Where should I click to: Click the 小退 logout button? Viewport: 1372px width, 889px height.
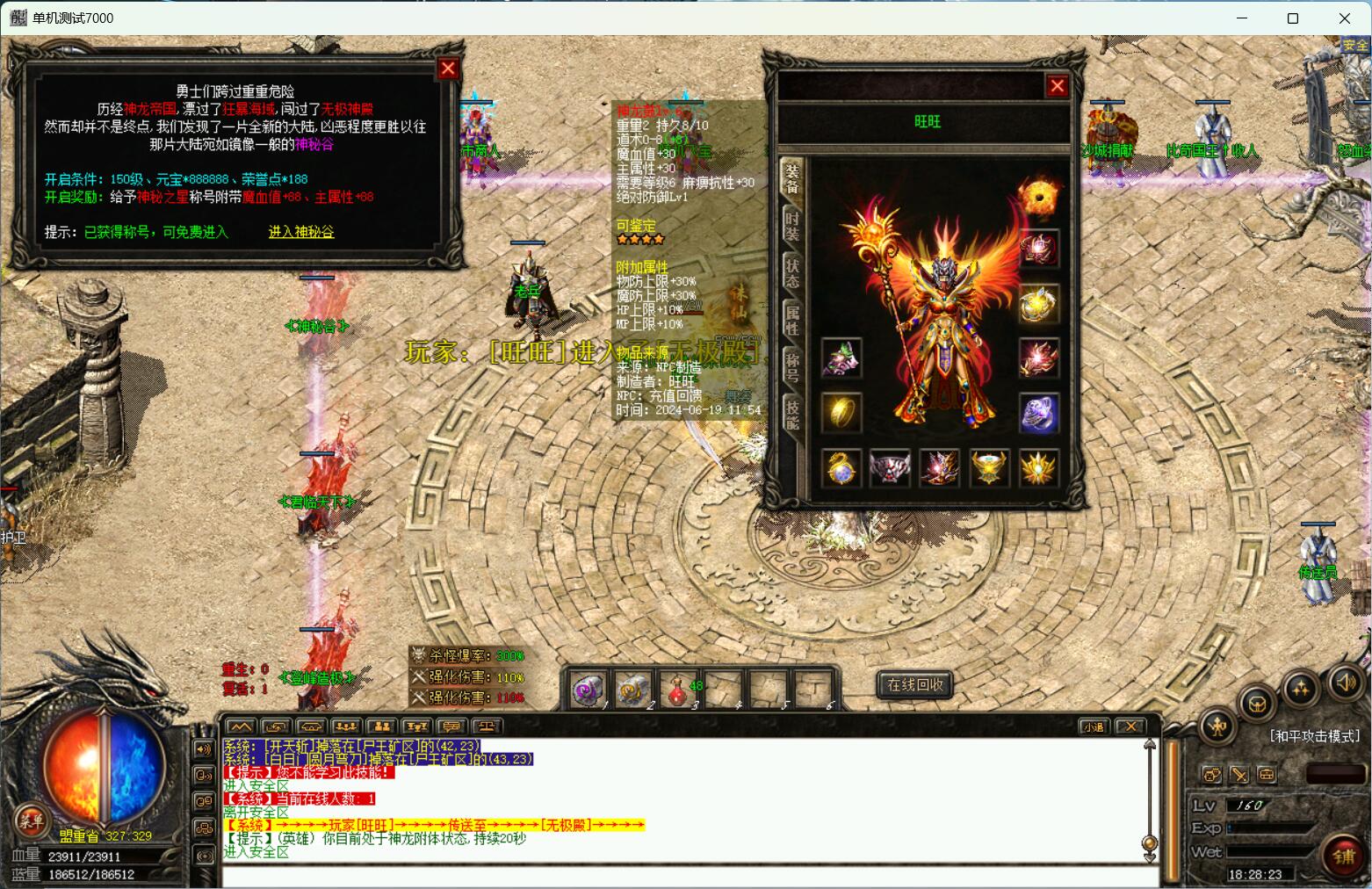(x=1094, y=726)
